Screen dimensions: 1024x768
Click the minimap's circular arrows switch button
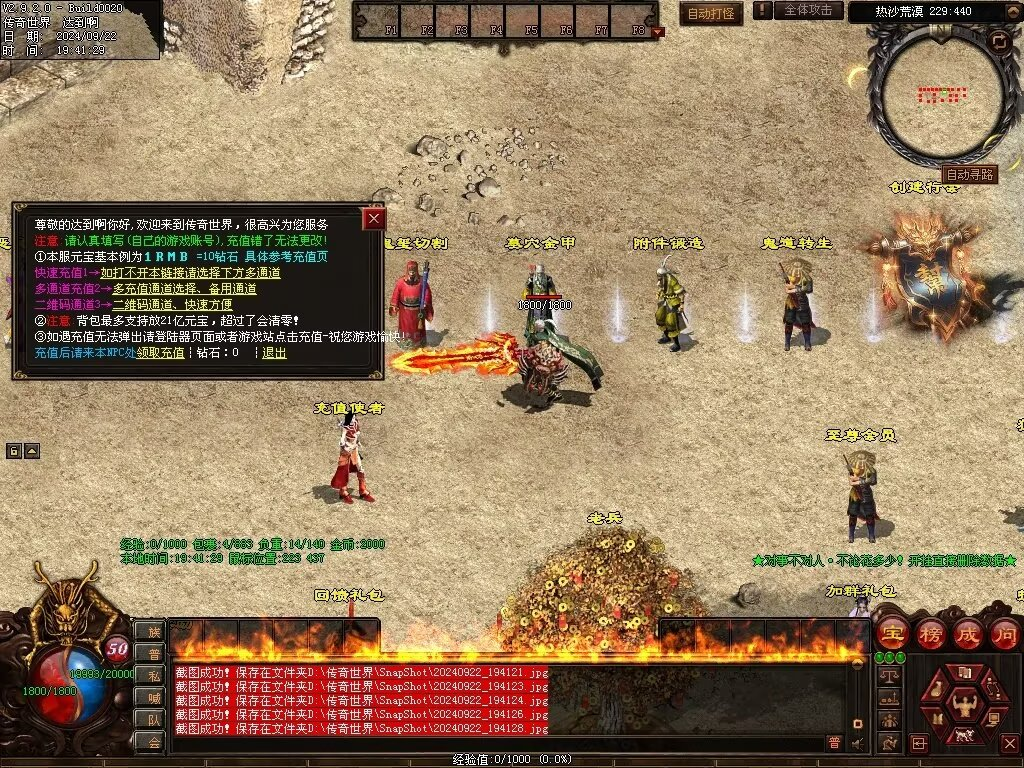point(998,41)
